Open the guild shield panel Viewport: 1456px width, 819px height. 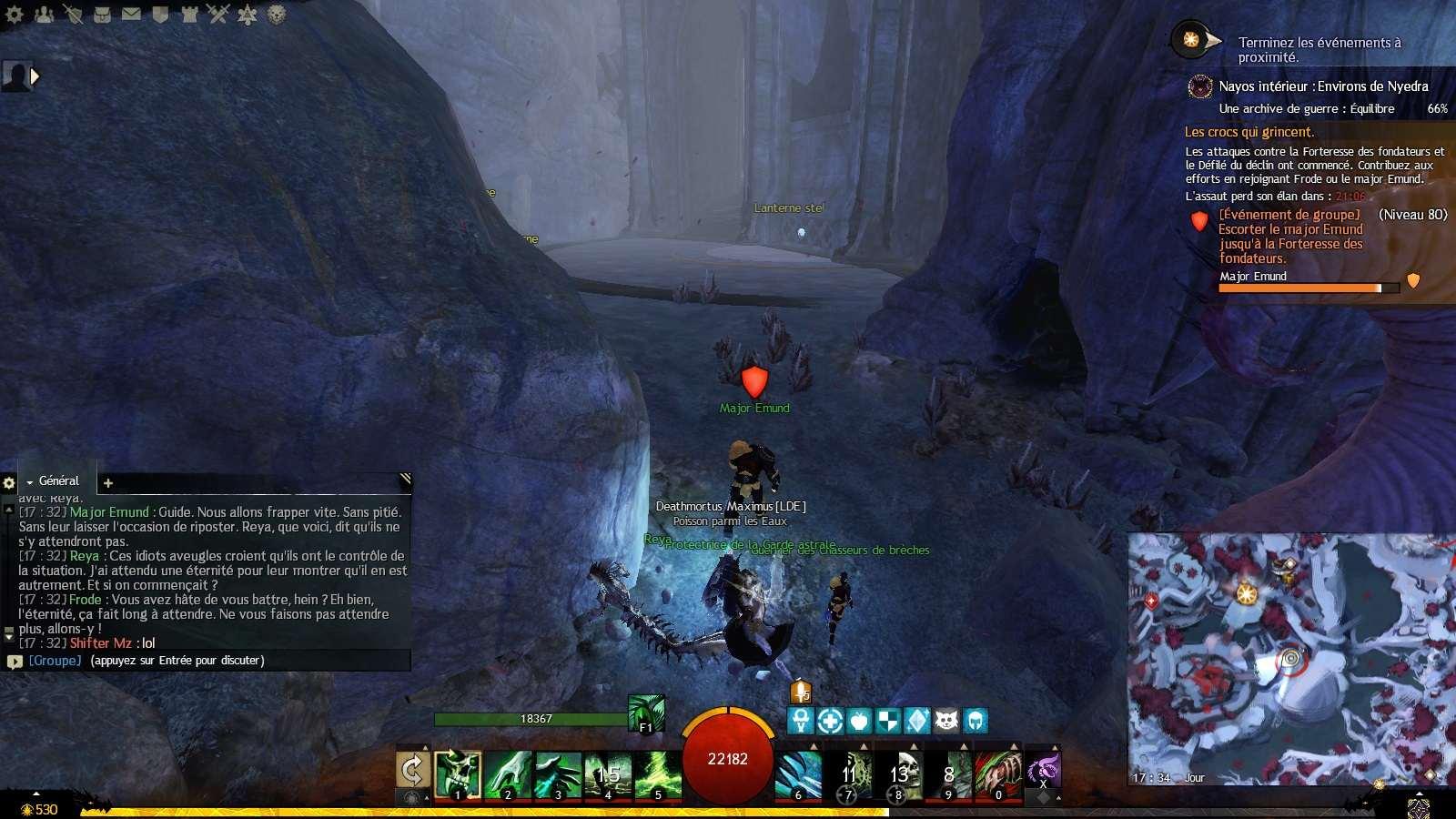(160, 14)
